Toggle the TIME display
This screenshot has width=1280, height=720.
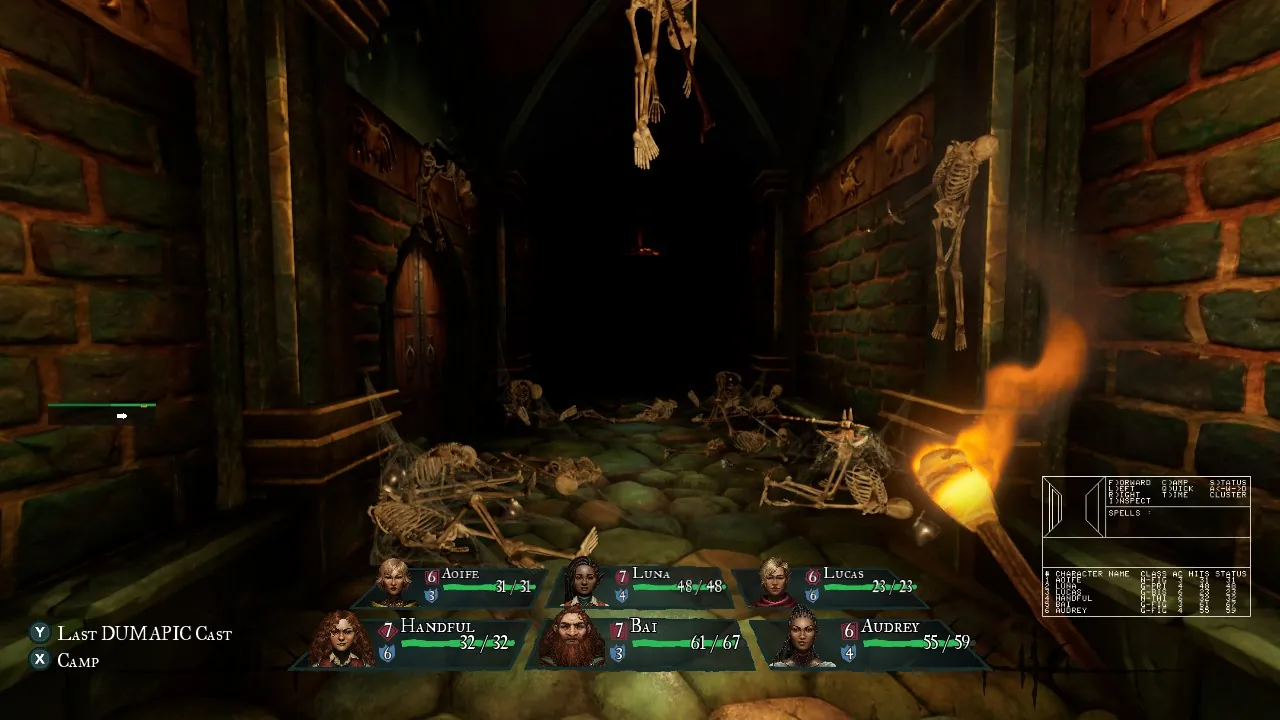1174,494
